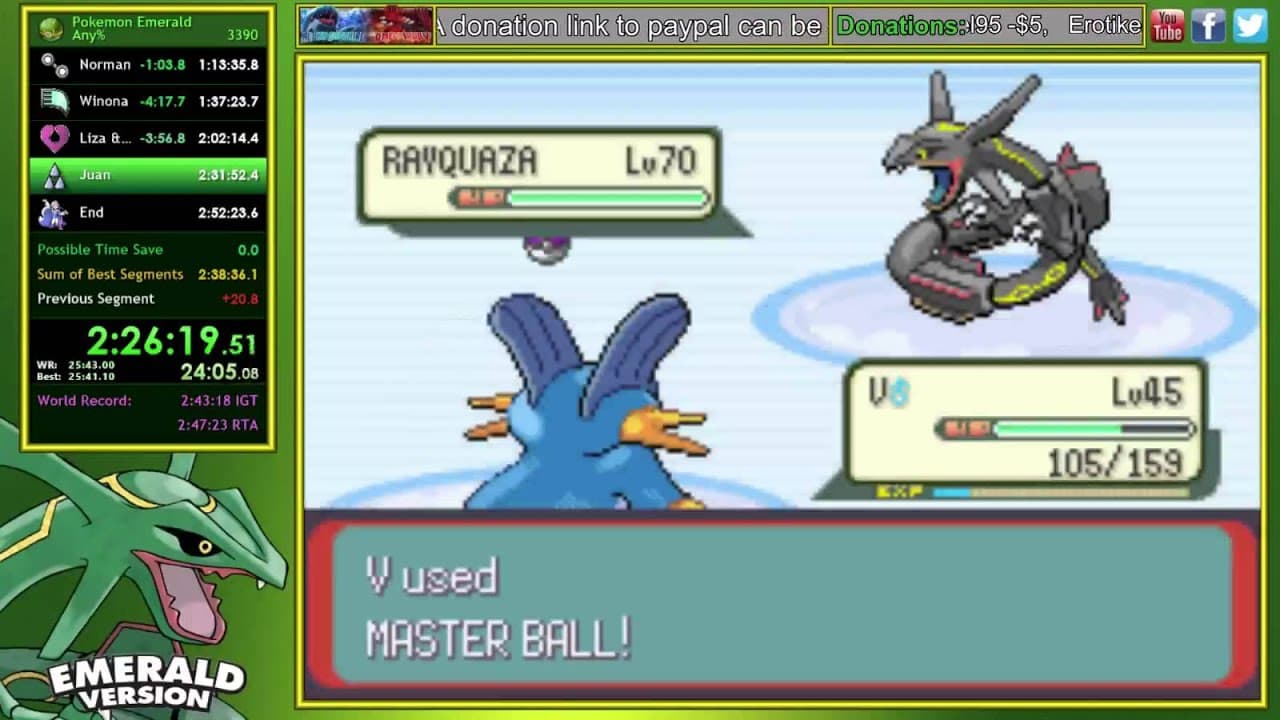Open the Facebook page icon
This screenshot has height=720, width=1280.
(1208, 25)
